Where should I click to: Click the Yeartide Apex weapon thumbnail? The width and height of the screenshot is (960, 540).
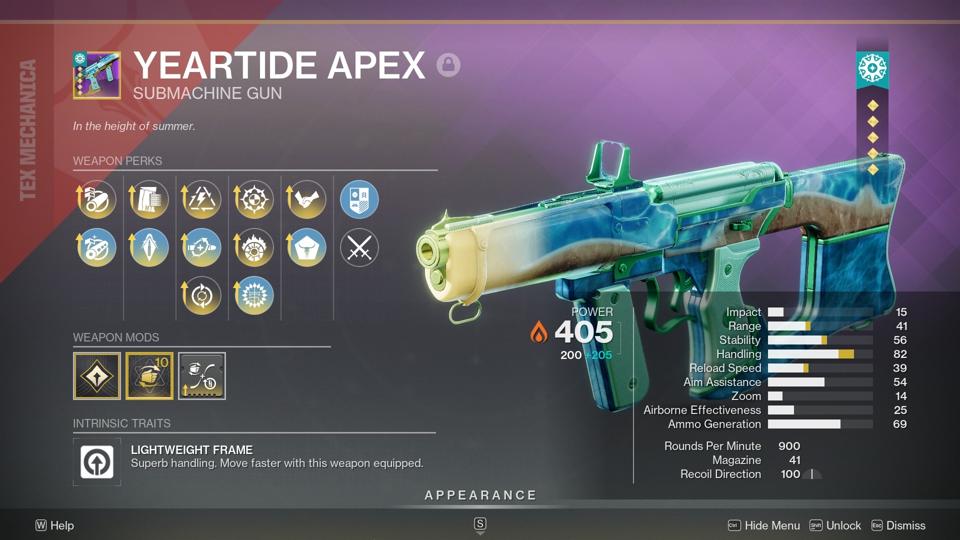pos(97,76)
